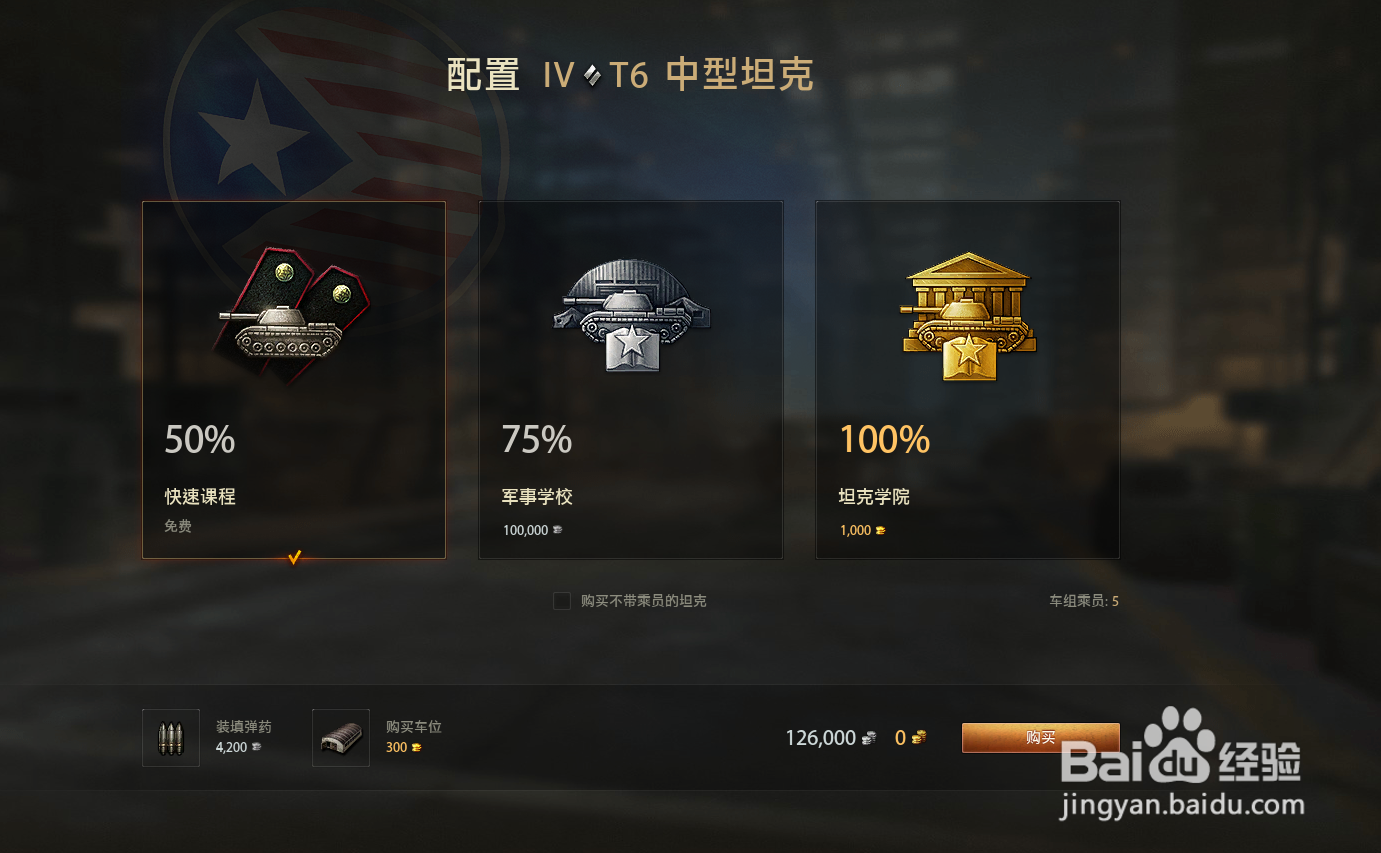The image size is (1381, 853).
Task: Click the silver credits icon next to 126,000
Action: coord(866,737)
